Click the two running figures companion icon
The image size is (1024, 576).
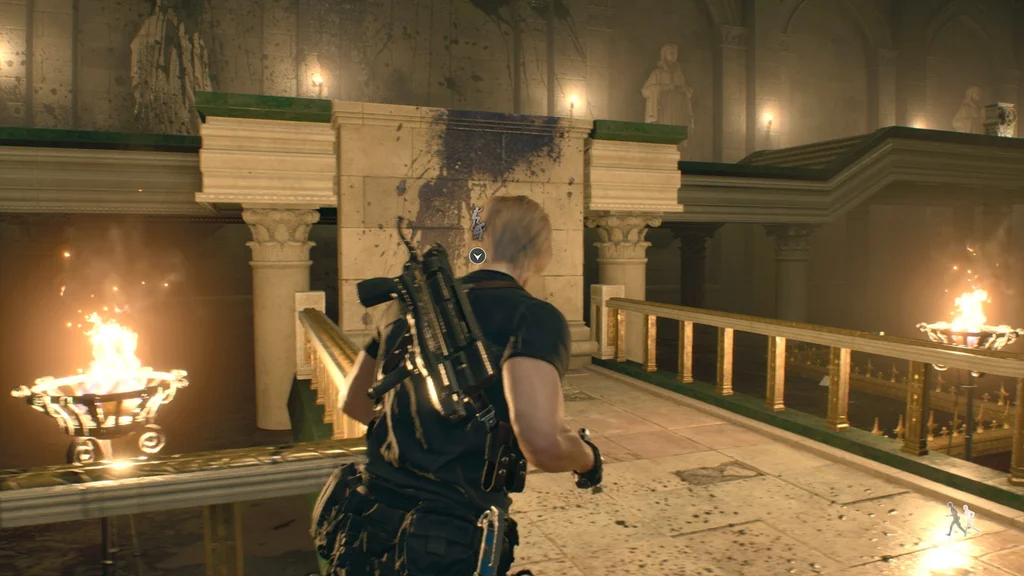(x=960, y=518)
